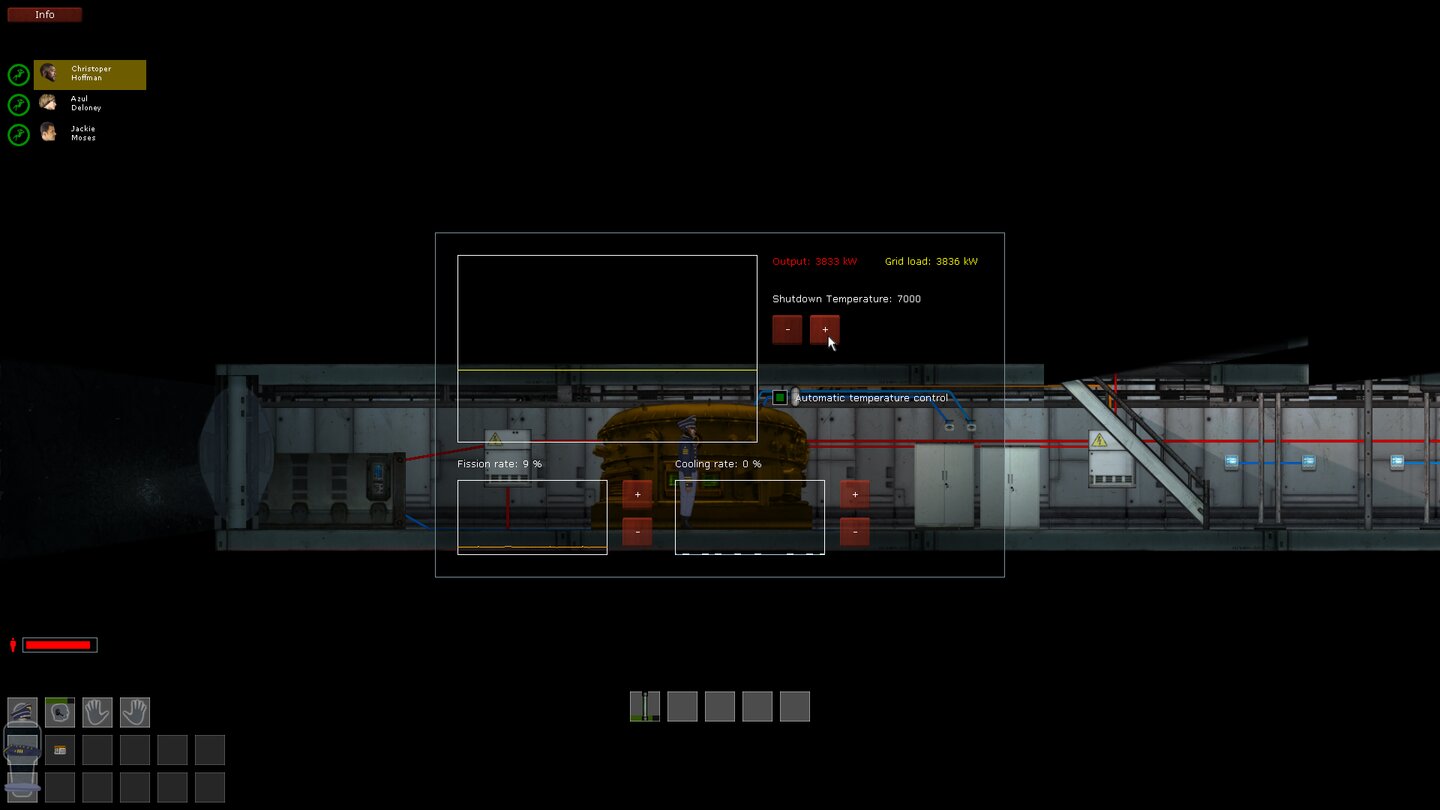Select Christopher Hoffman's name in the crew list
Image resolution: width=1440 pixels, height=810 pixels.
click(x=95, y=73)
